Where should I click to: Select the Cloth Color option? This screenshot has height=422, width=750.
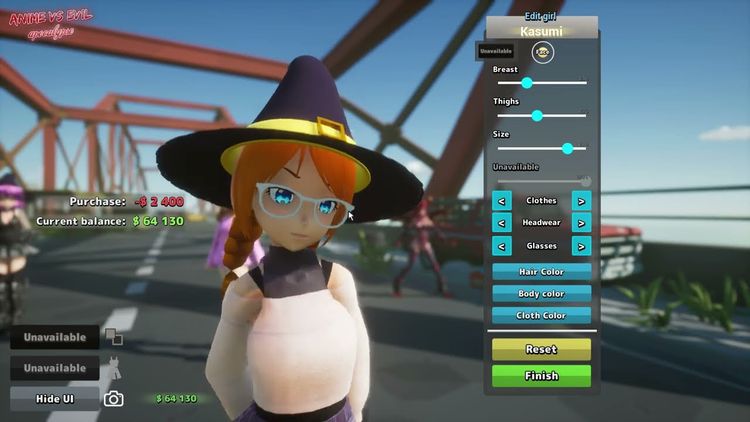(541, 315)
